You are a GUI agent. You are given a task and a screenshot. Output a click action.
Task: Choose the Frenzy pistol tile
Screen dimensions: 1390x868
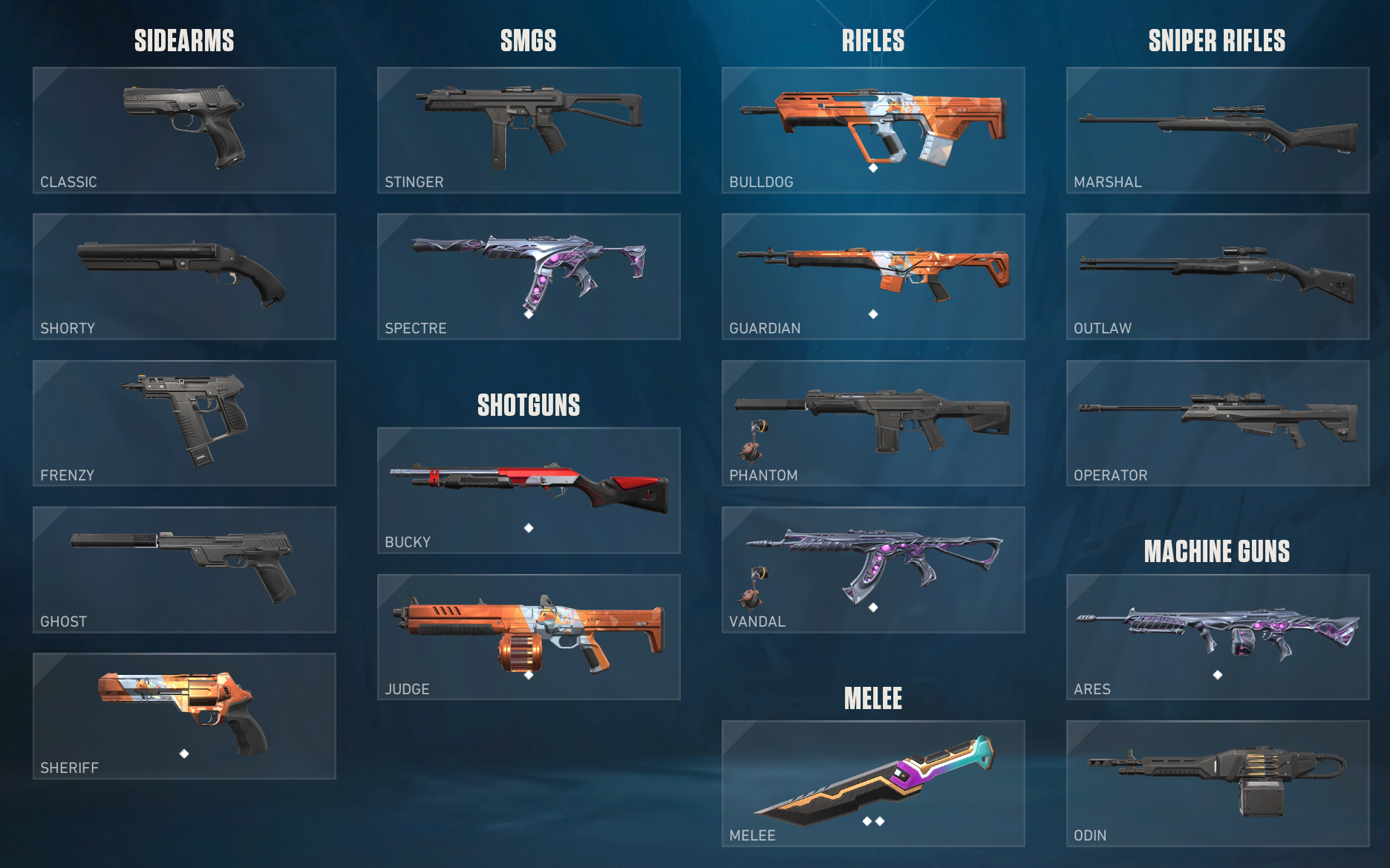point(184,422)
